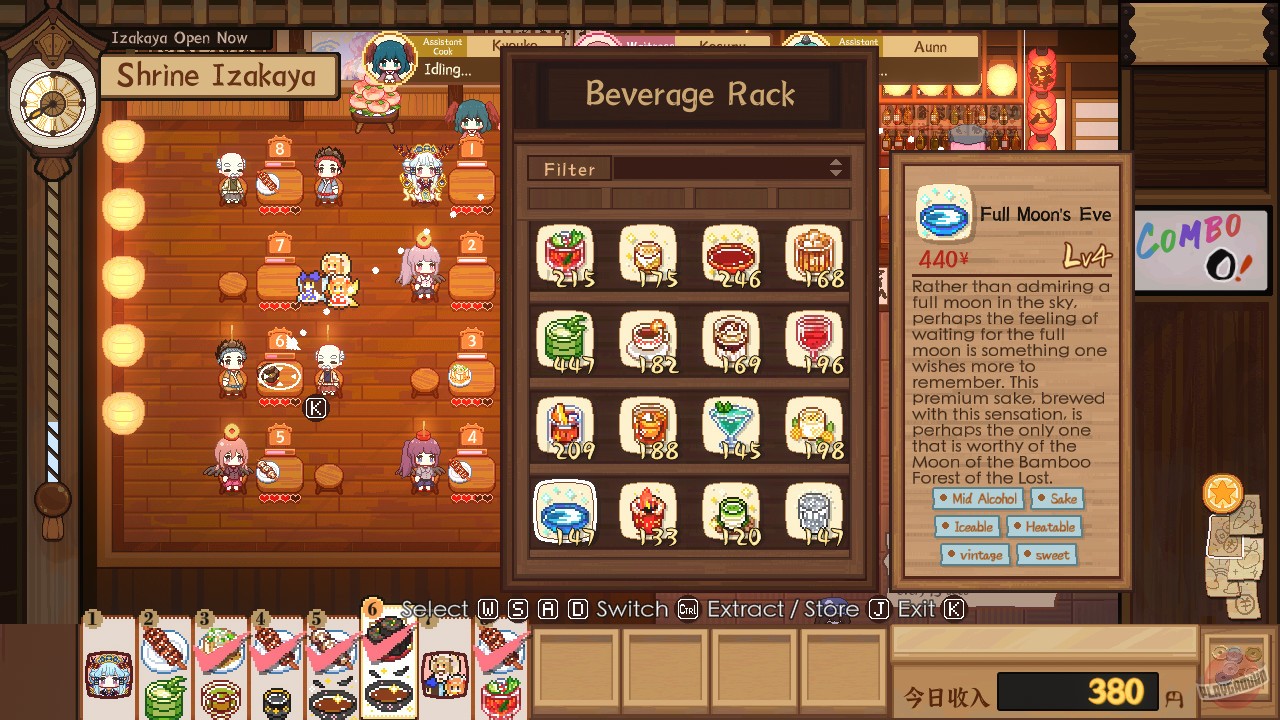Click the filter category stepper
1280x720 pixels.
(x=836, y=168)
